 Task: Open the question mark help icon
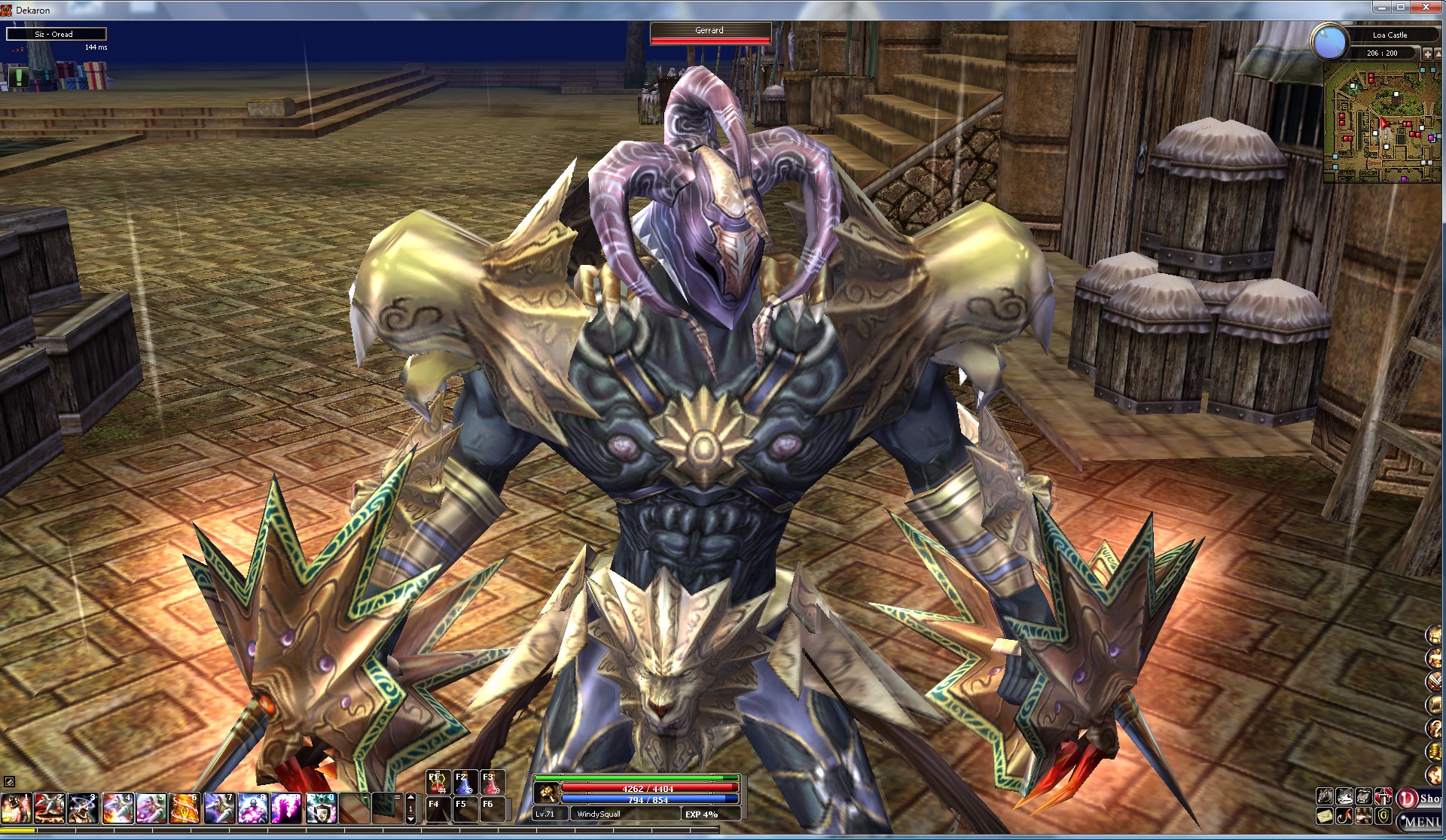coord(1434,729)
